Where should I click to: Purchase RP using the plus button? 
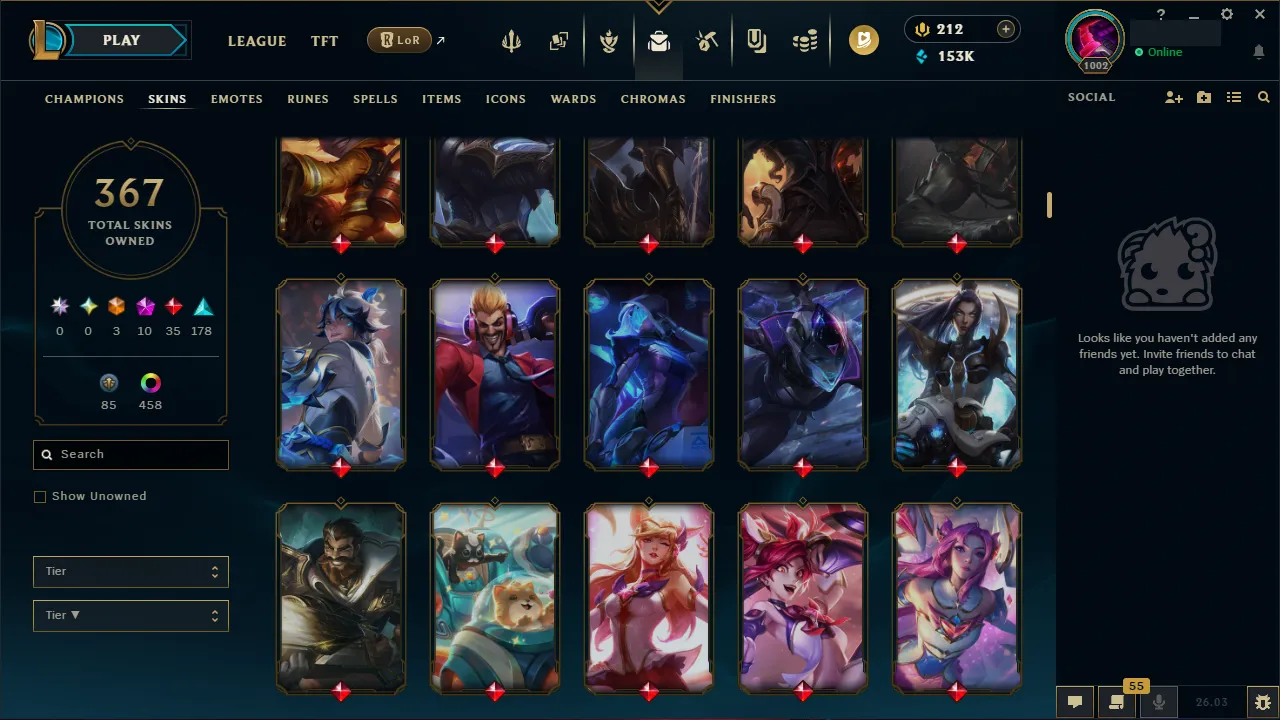click(1004, 29)
